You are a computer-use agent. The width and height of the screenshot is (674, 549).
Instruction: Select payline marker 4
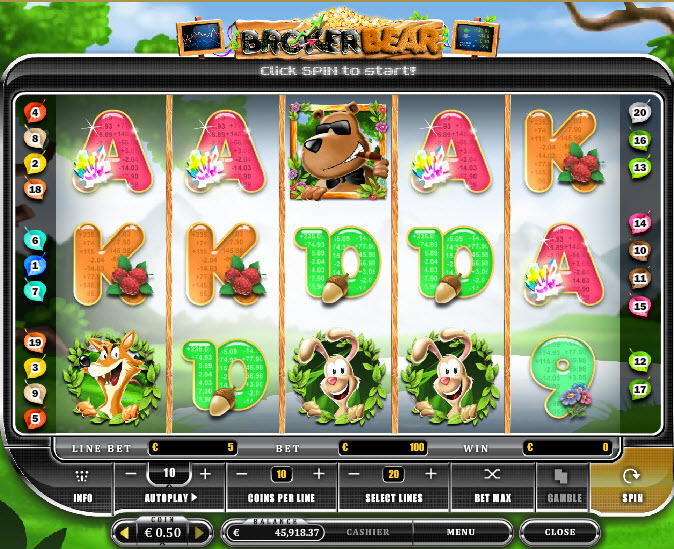pos(35,111)
